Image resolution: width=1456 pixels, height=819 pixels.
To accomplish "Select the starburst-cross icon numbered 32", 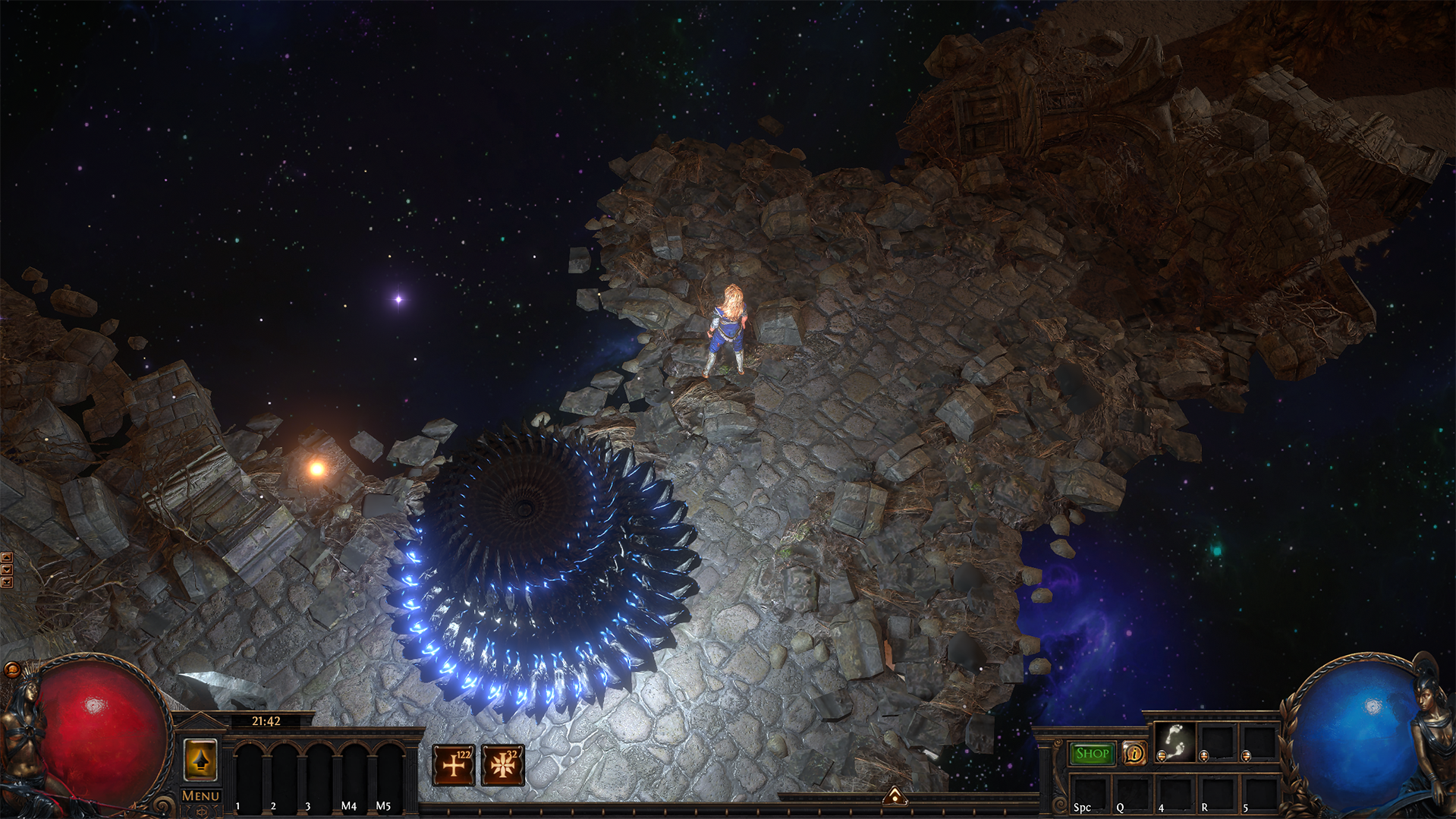I will coord(502,764).
